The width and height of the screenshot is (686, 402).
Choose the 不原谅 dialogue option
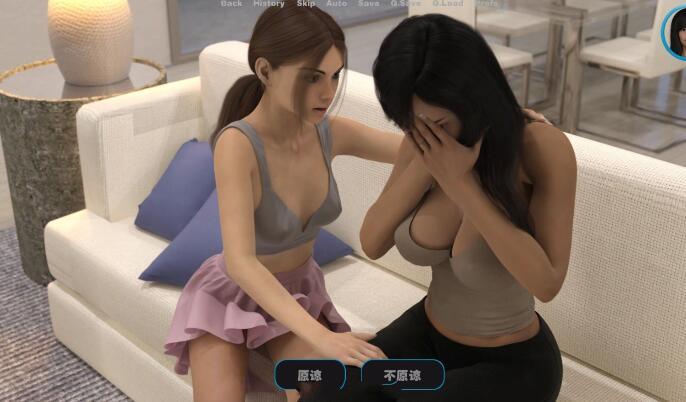[400, 376]
